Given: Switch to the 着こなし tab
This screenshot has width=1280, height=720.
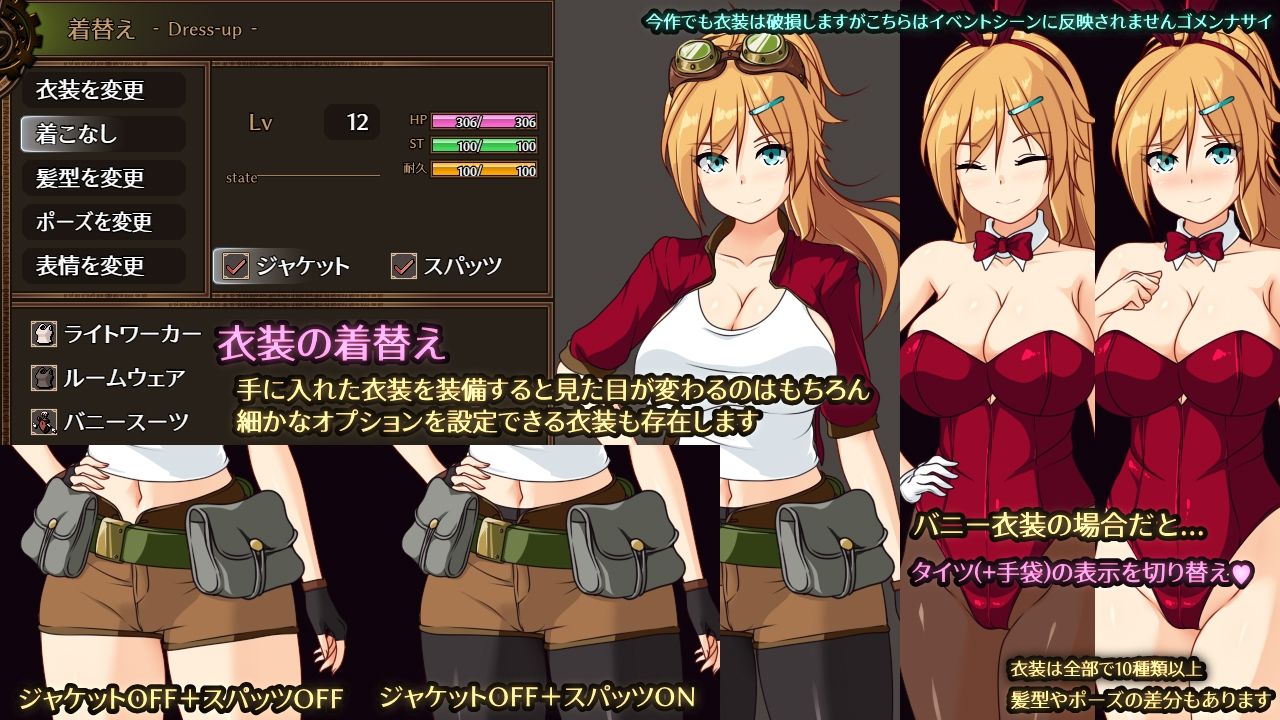Looking at the screenshot, I should 103,135.
